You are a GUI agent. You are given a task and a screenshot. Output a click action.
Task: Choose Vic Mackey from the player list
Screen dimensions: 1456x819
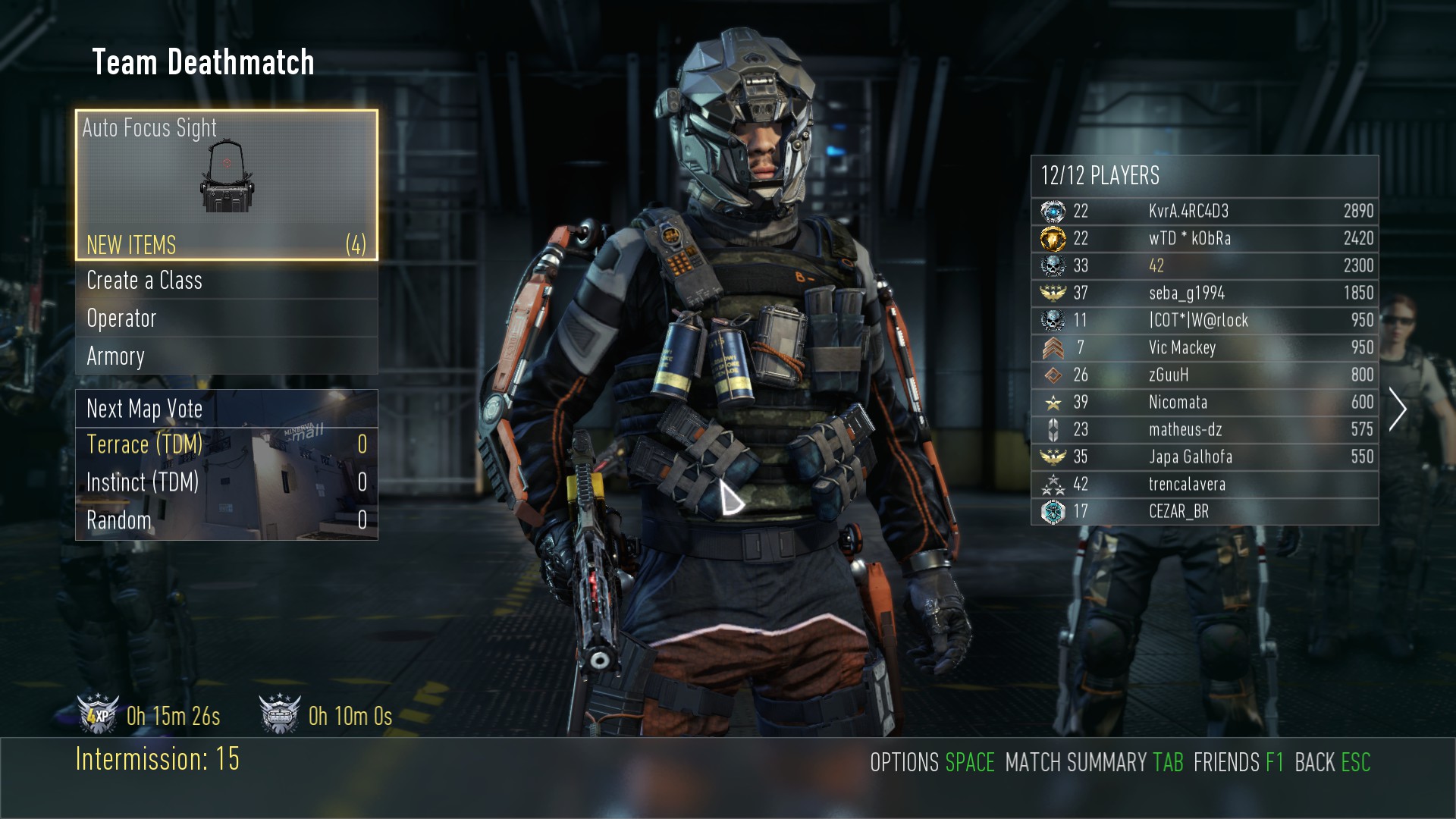tap(1204, 347)
